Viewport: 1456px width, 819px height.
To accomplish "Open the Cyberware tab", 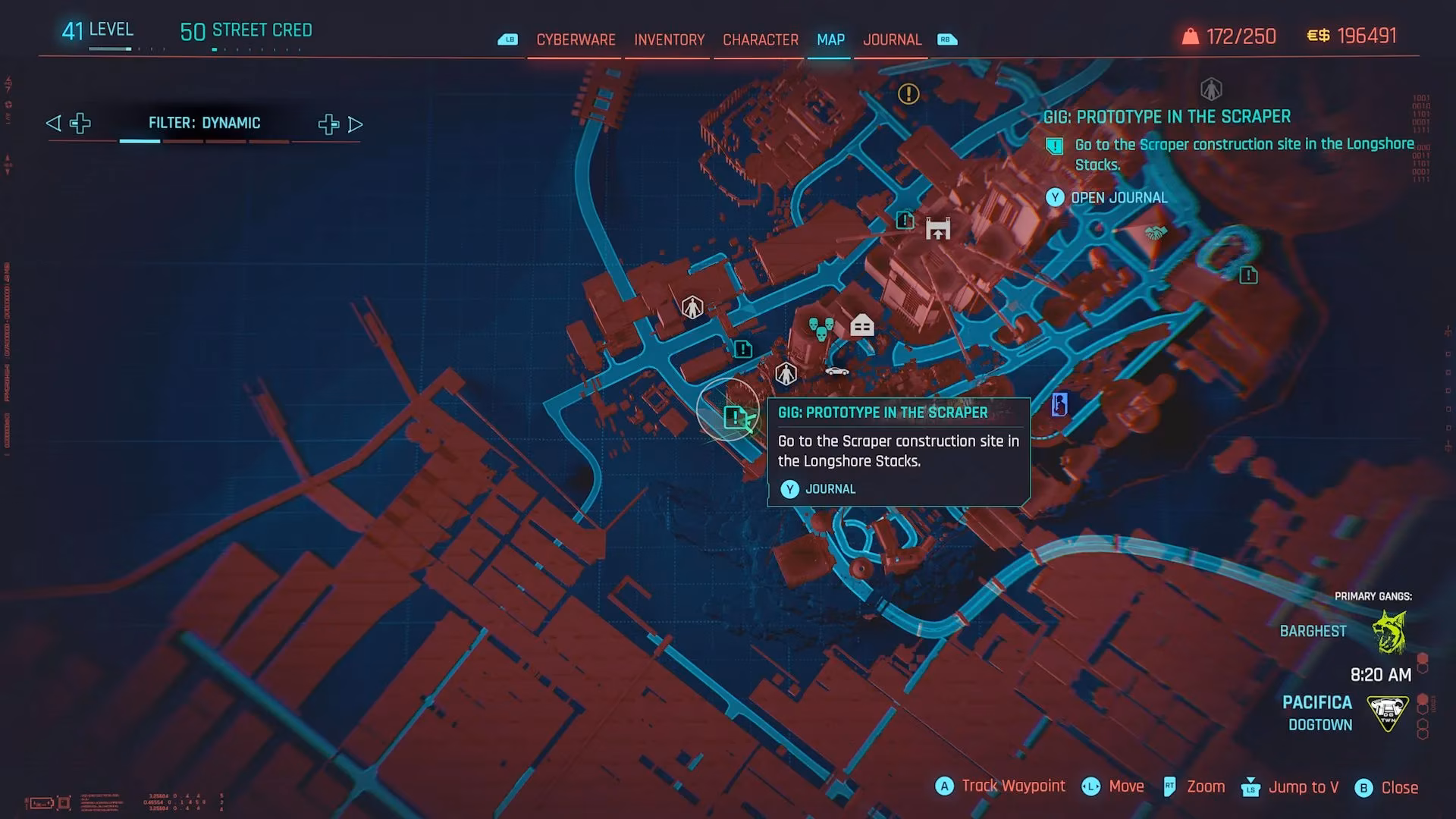I will click(x=576, y=39).
